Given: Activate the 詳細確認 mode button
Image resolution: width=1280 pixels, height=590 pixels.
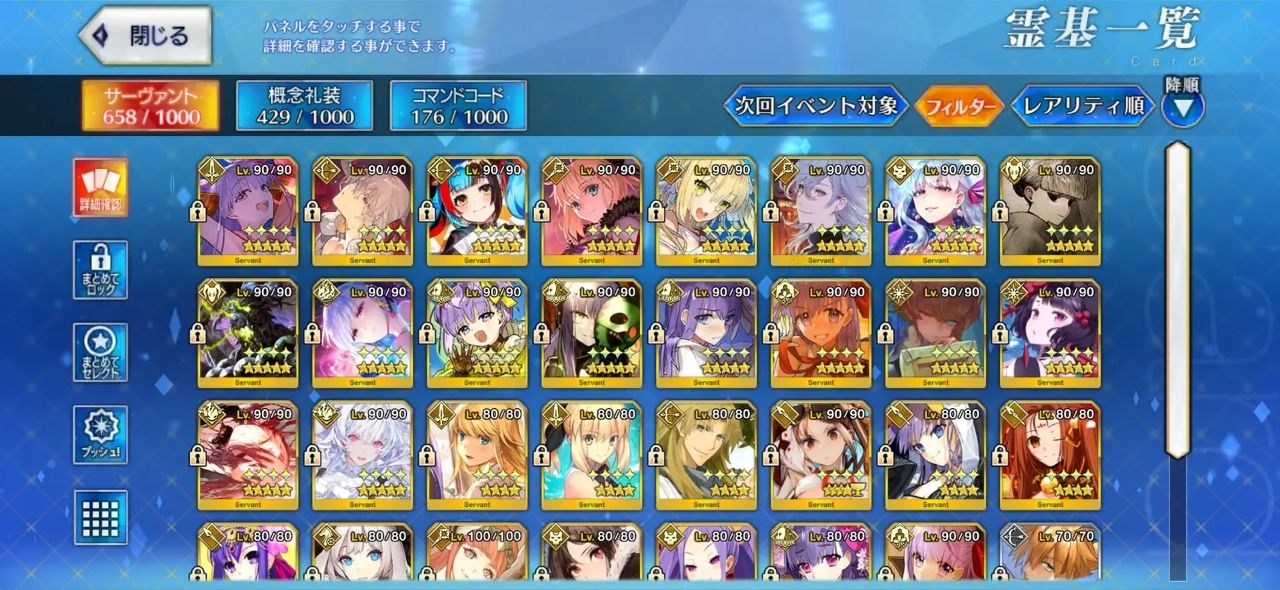Looking at the screenshot, I should click(x=101, y=187).
